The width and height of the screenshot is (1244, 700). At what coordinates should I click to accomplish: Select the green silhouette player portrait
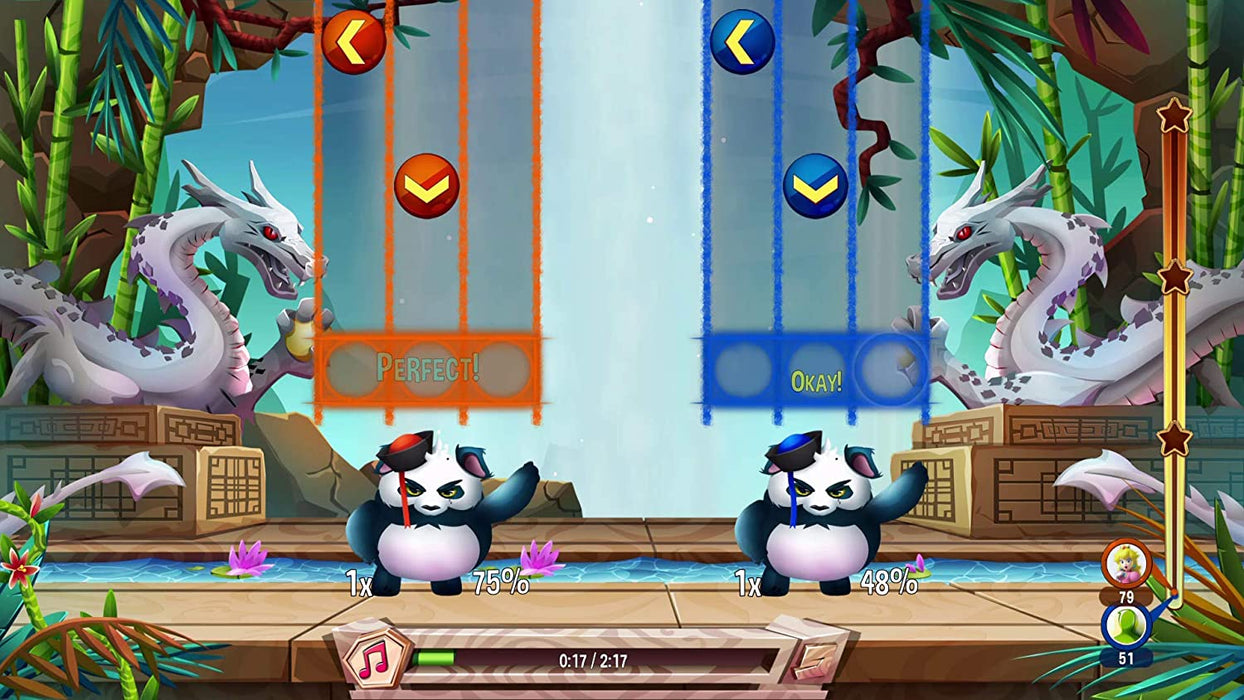point(1126,625)
